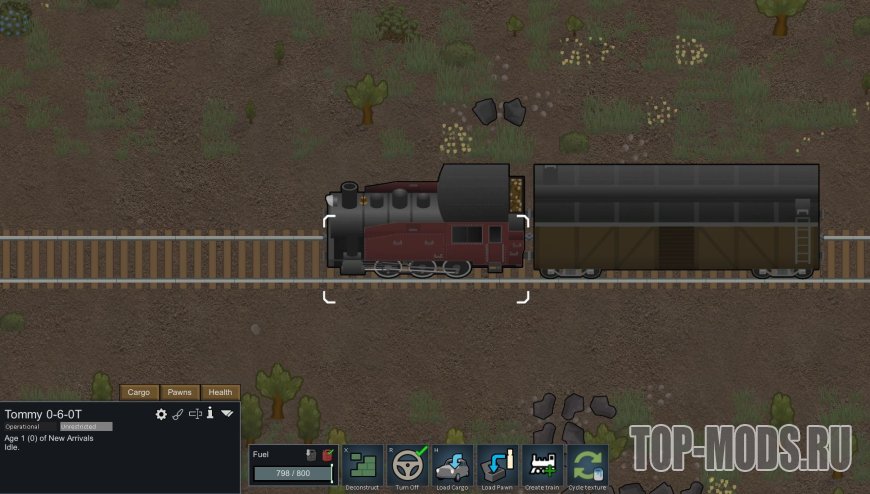Click the paintbrush icon in inspect panel
870x494 pixels.
(x=178, y=414)
